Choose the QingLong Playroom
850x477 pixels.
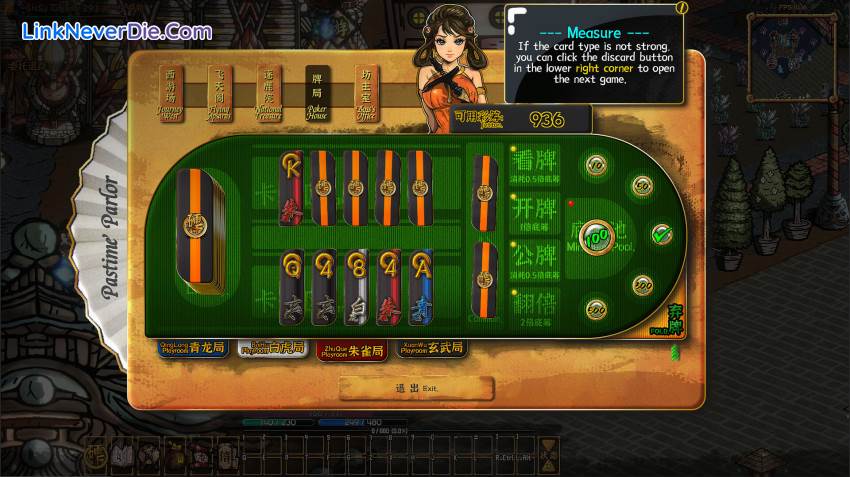coord(194,348)
